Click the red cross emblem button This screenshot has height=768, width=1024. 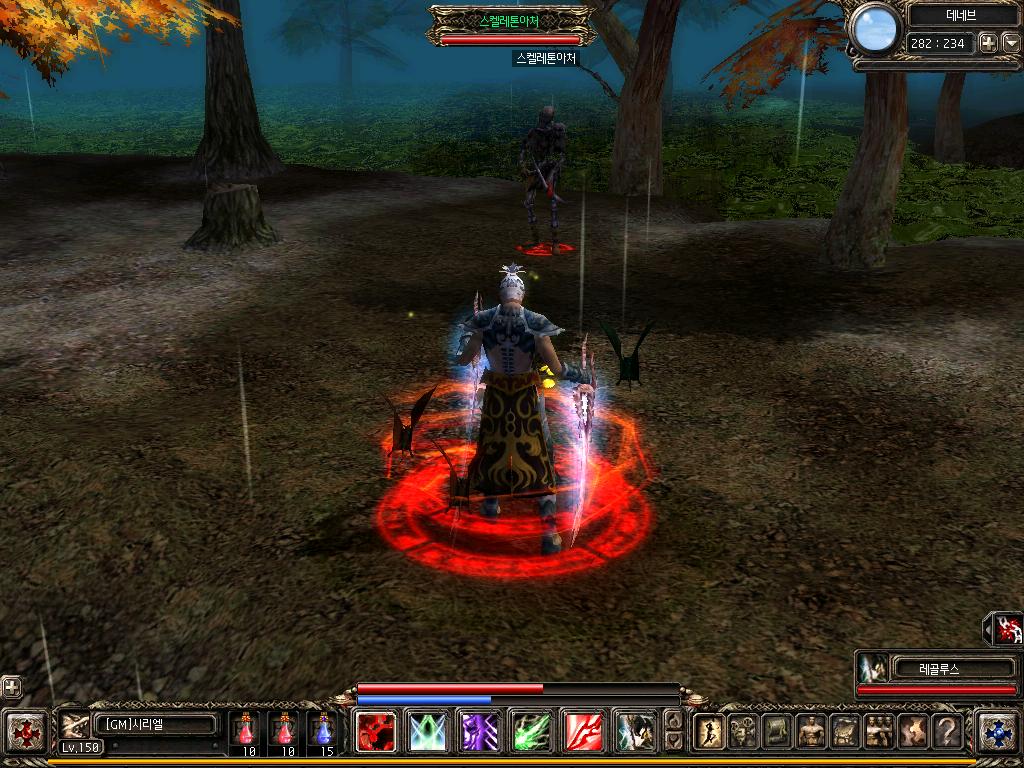[x=24, y=731]
